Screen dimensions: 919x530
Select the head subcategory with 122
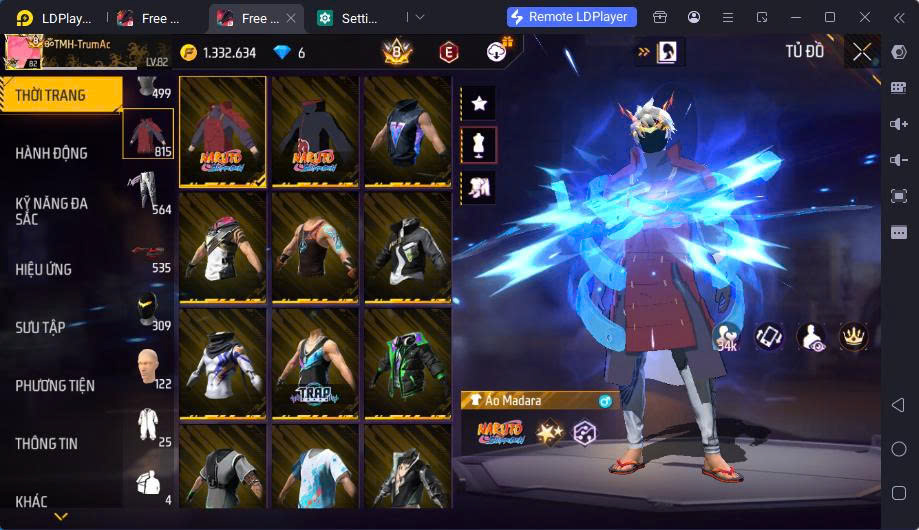(x=148, y=366)
